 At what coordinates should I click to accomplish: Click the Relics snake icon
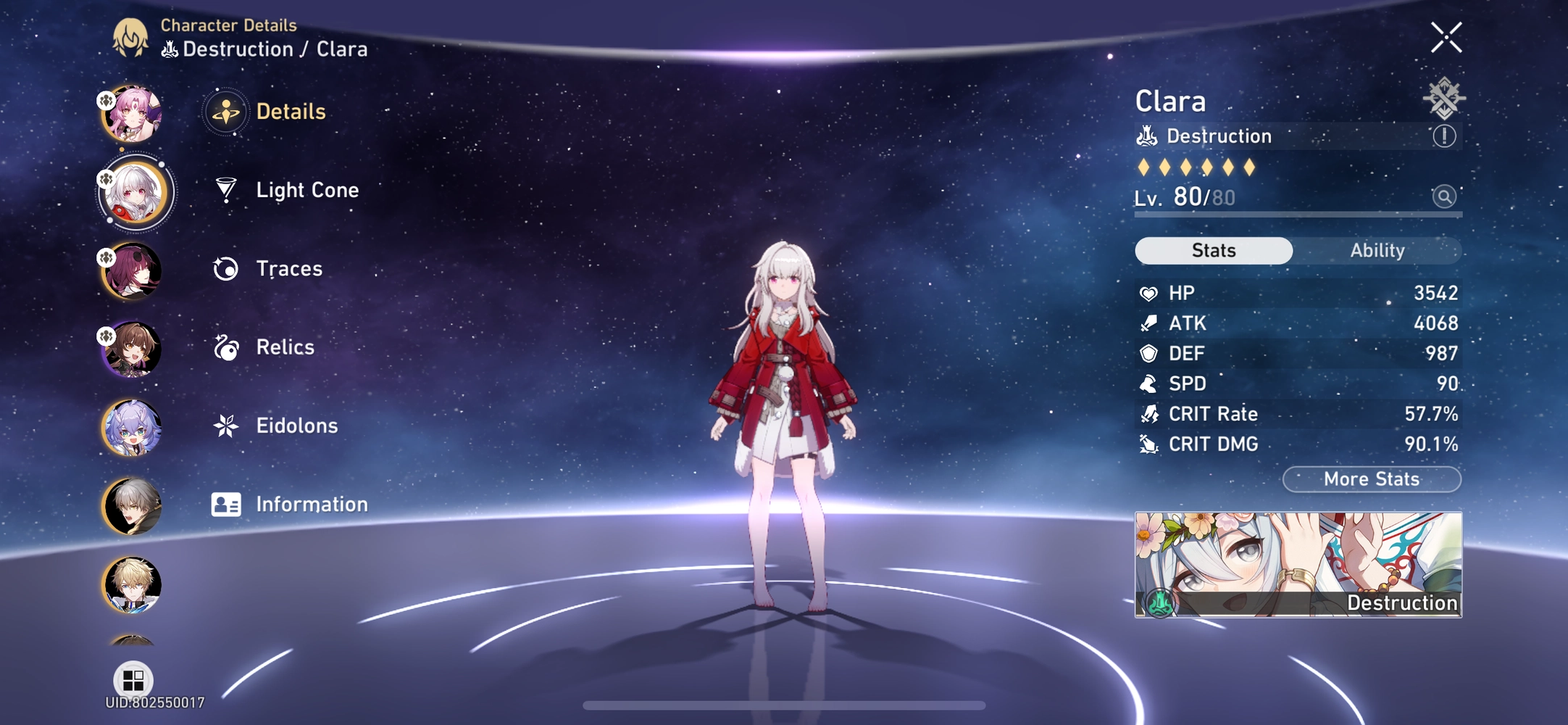pos(225,347)
